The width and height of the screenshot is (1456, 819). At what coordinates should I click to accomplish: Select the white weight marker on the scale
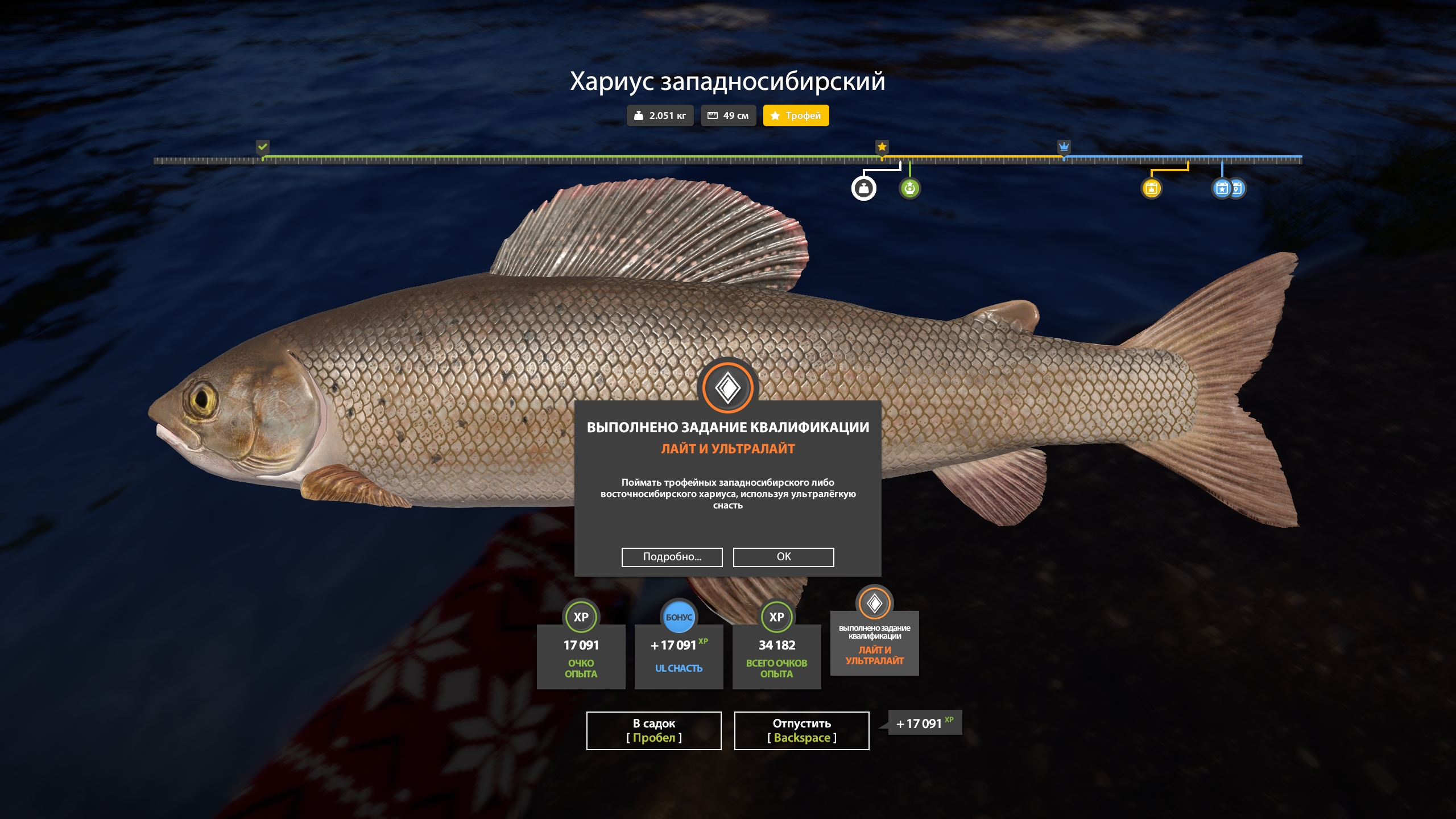(863, 188)
